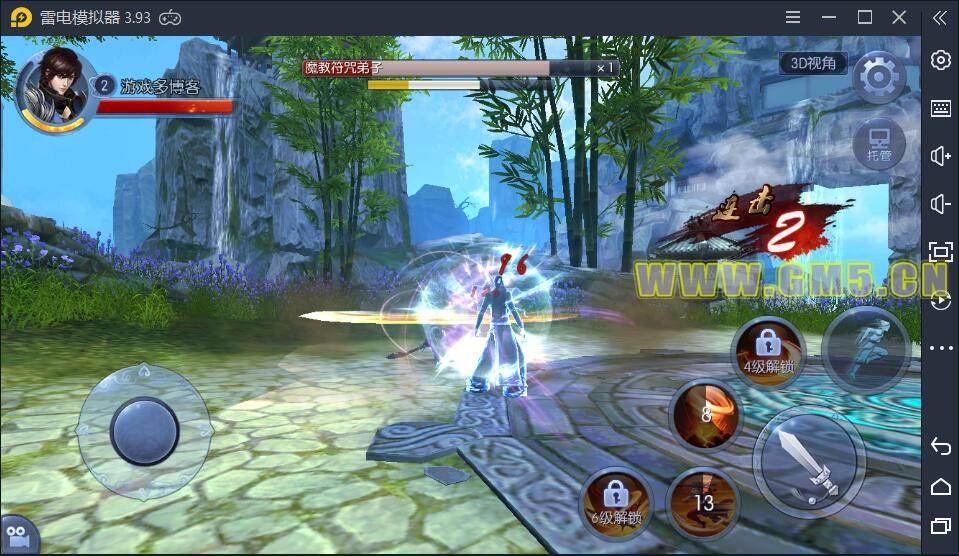Tap the locked 6级解锁 skill slot
Screen dimensions: 959x556
pos(616,502)
